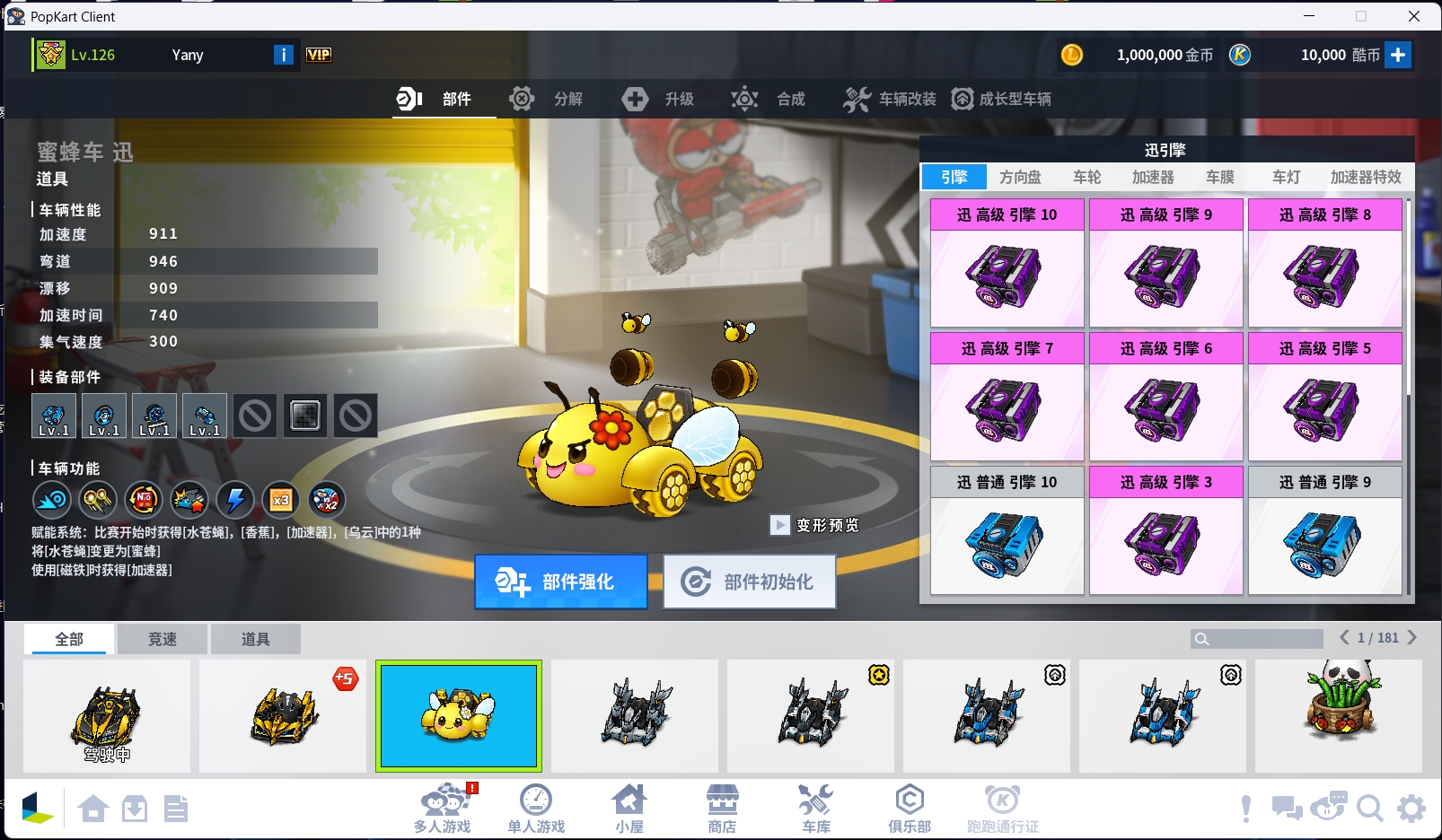The image size is (1442, 840).
Task: Add more 酷币 with plus button
Action: point(1398,55)
